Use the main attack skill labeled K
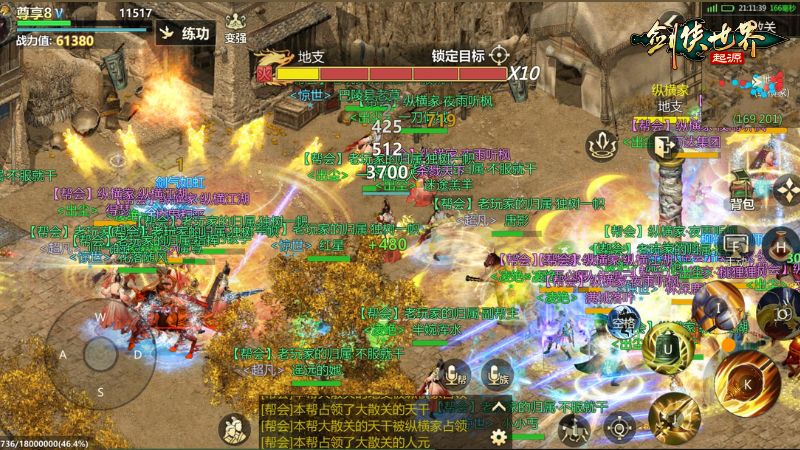The width and height of the screenshot is (800, 450). click(x=745, y=382)
